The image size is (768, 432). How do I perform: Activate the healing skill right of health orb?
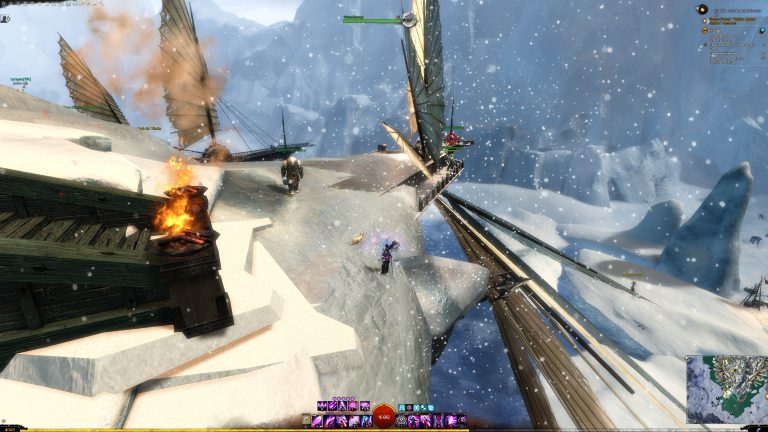coord(402,421)
